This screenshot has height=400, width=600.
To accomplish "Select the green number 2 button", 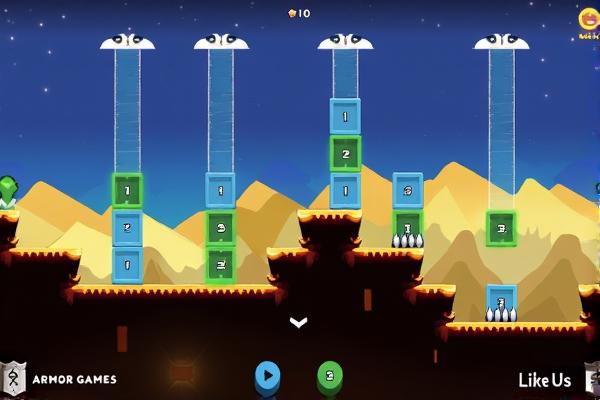I will pyautogui.click(x=330, y=376).
